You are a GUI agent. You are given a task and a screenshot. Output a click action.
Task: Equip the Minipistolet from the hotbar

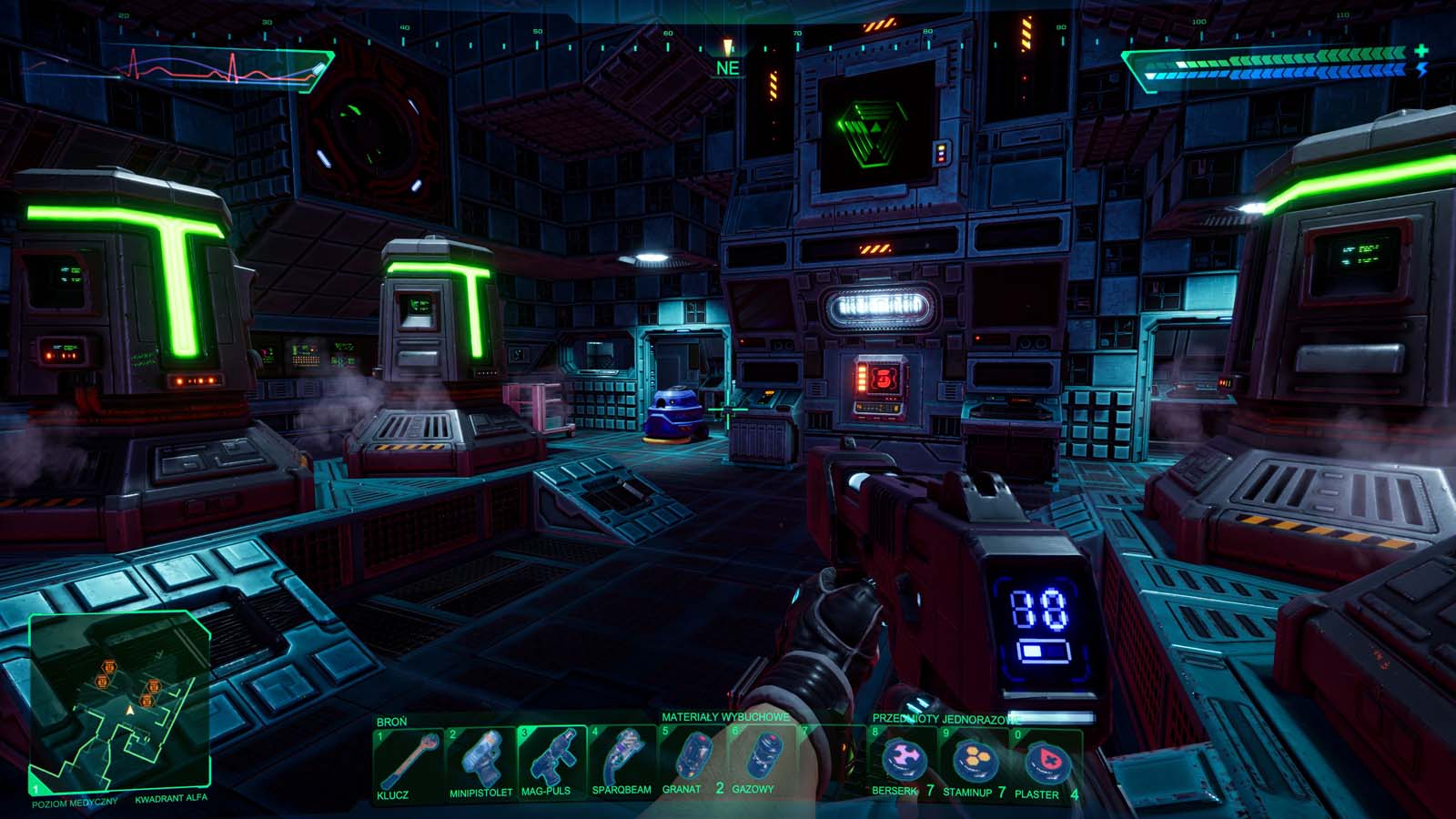coord(480,763)
